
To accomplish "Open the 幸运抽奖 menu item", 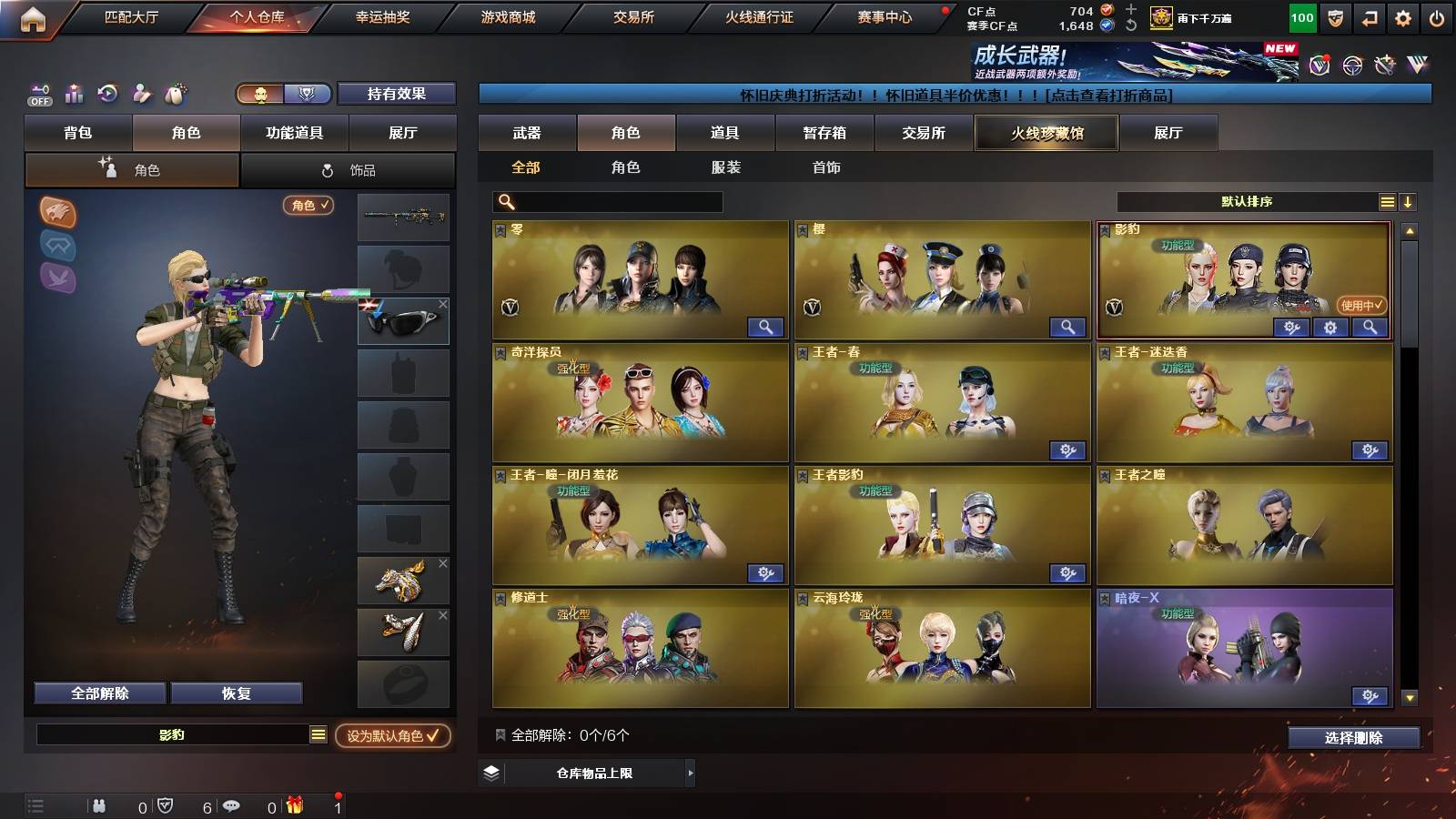I will [x=383, y=15].
